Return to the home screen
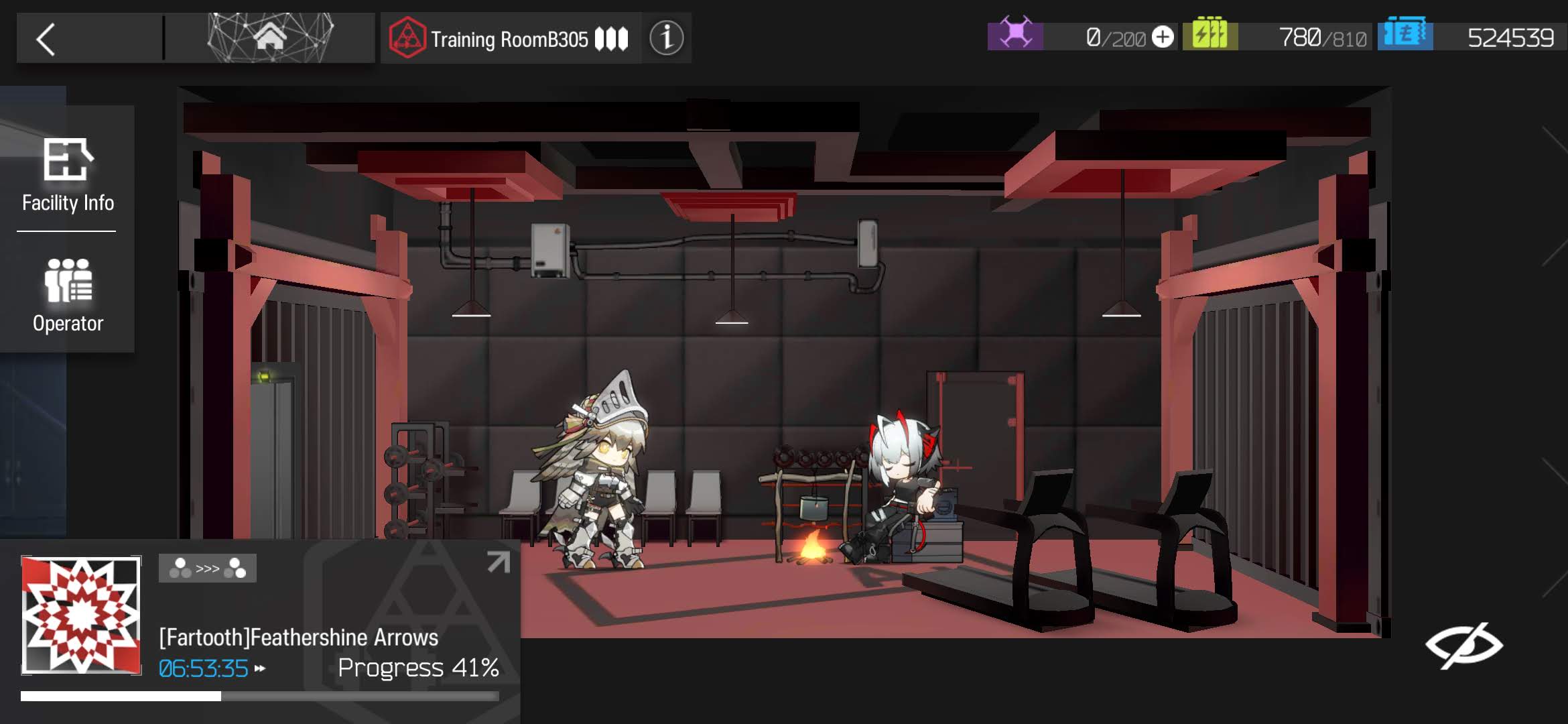This screenshot has height=724, width=1568. pos(270,38)
